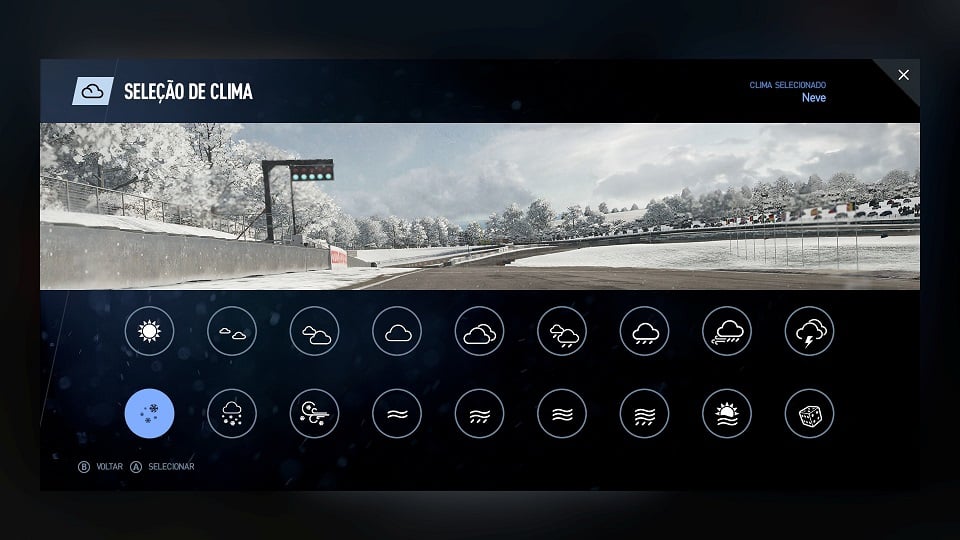Viewport: 960px width, 540px height.
Task: Select the plain rain cloud weather icon
Action: (644, 331)
